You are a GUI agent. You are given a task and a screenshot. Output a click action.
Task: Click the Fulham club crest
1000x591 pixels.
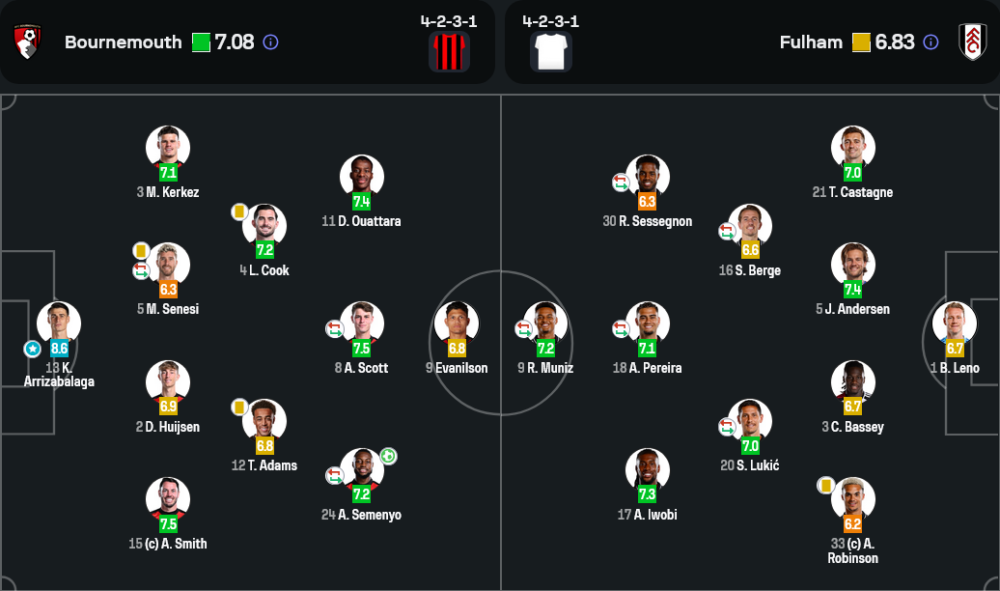point(972,42)
